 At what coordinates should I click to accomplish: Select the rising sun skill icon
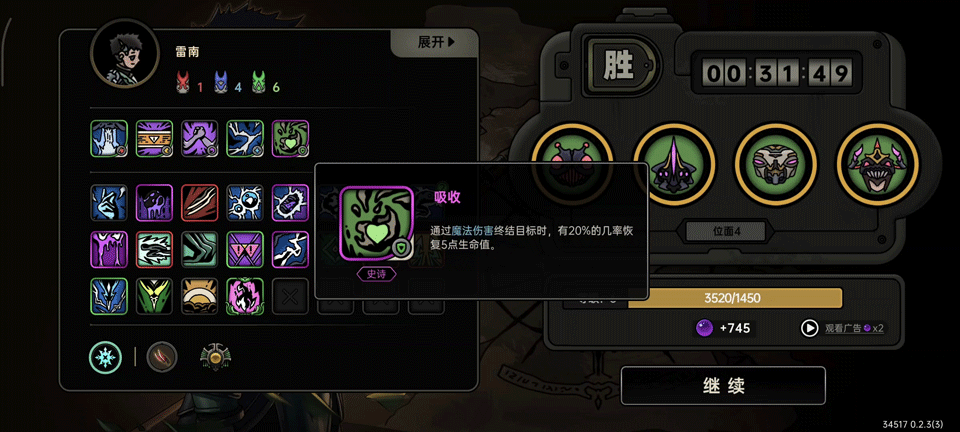click(200, 296)
